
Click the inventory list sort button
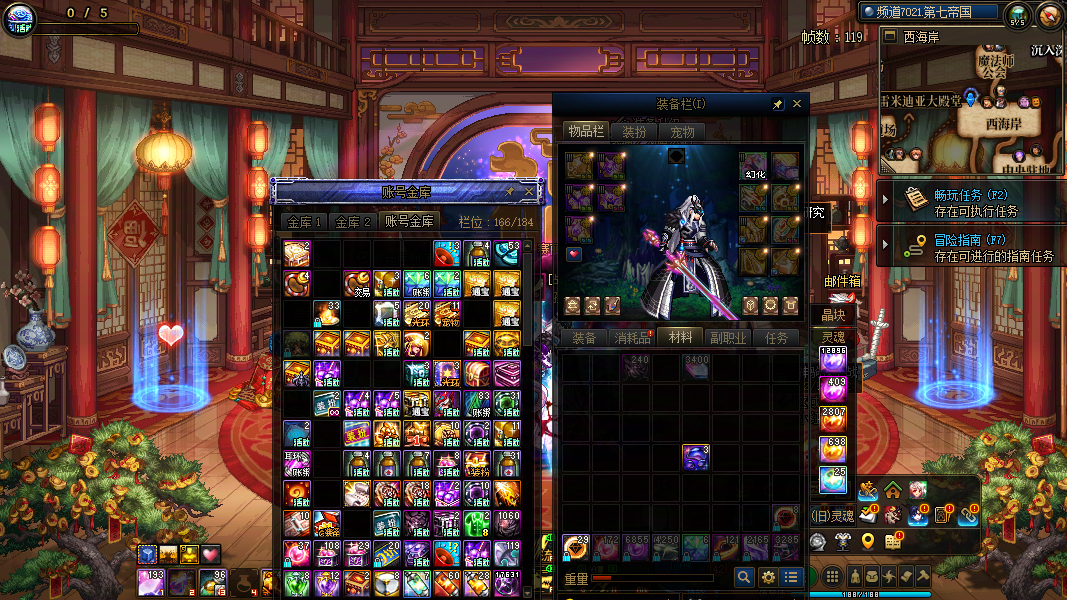[x=792, y=577]
